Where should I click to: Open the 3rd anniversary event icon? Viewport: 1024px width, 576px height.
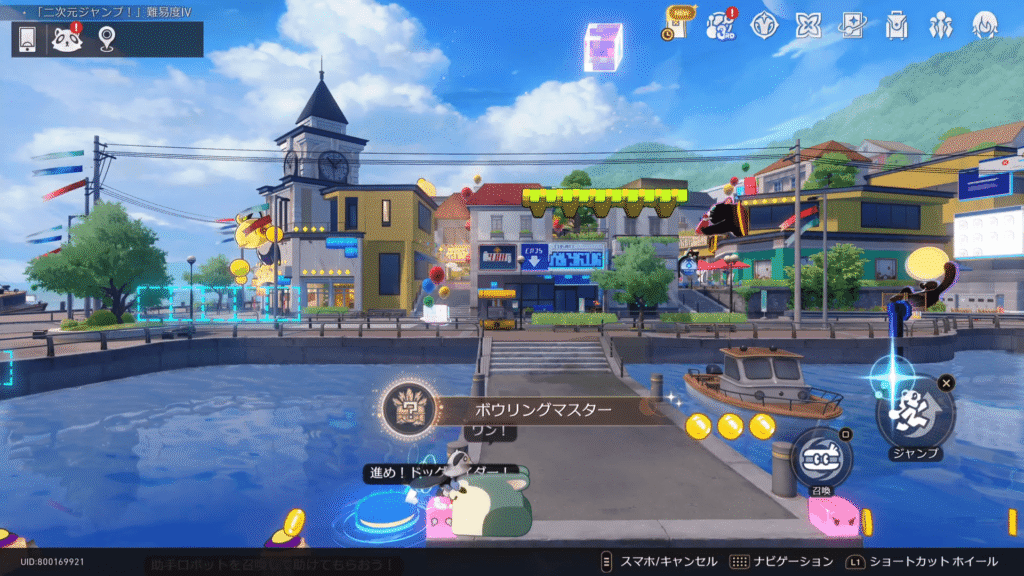coord(721,24)
